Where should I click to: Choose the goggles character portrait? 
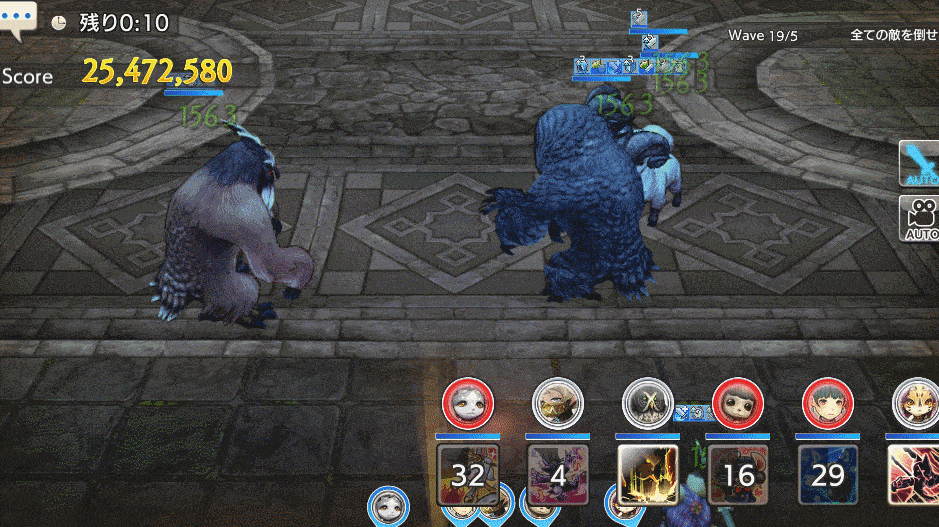click(x=557, y=404)
